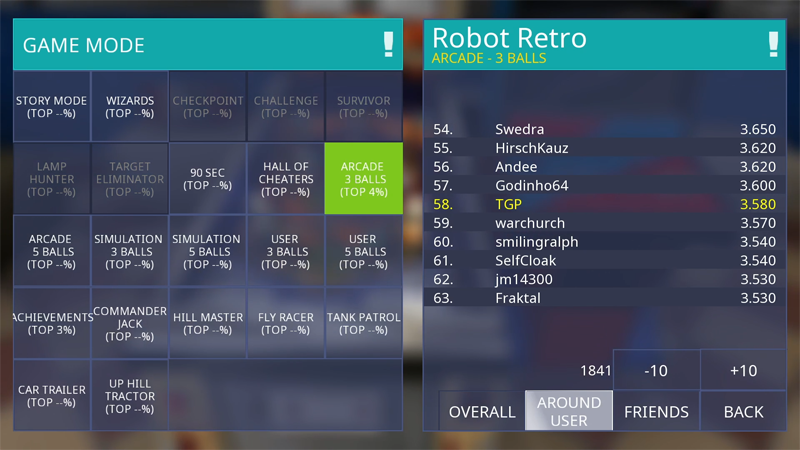Choose Arcade 5 Balls mode

click(52, 251)
